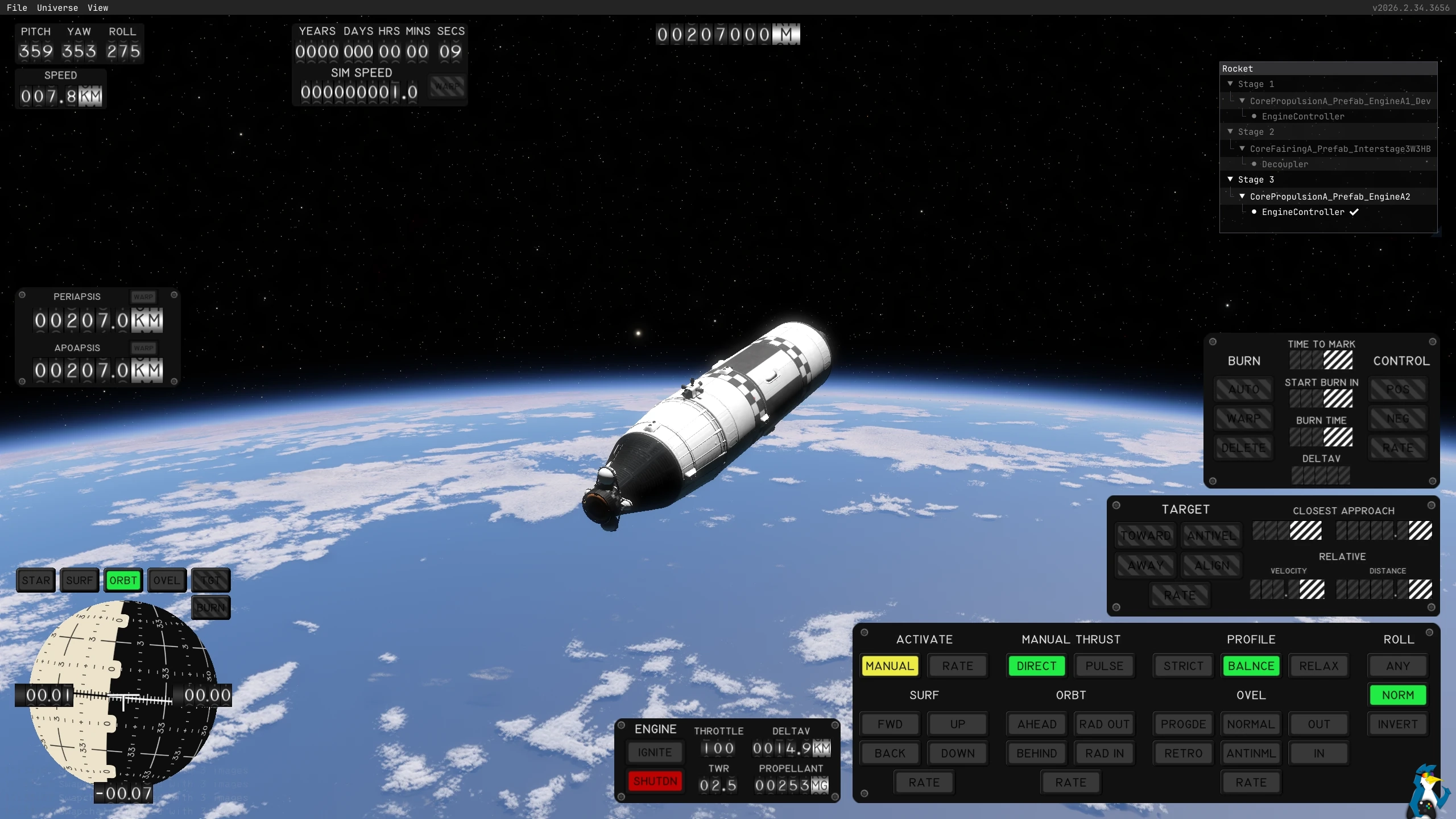Image resolution: width=1456 pixels, height=819 pixels.
Task: Point the rocket surface UP
Action: point(958,724)
